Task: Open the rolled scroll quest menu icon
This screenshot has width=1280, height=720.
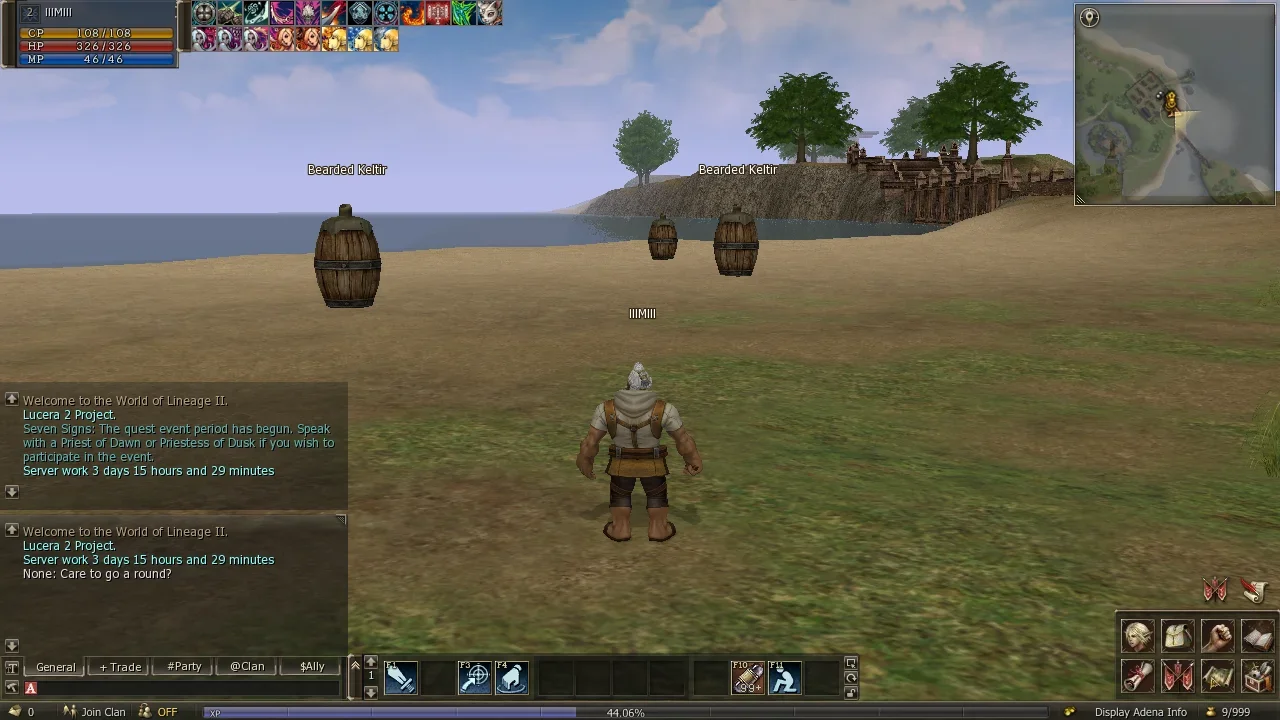Action: pos(1137,676)
